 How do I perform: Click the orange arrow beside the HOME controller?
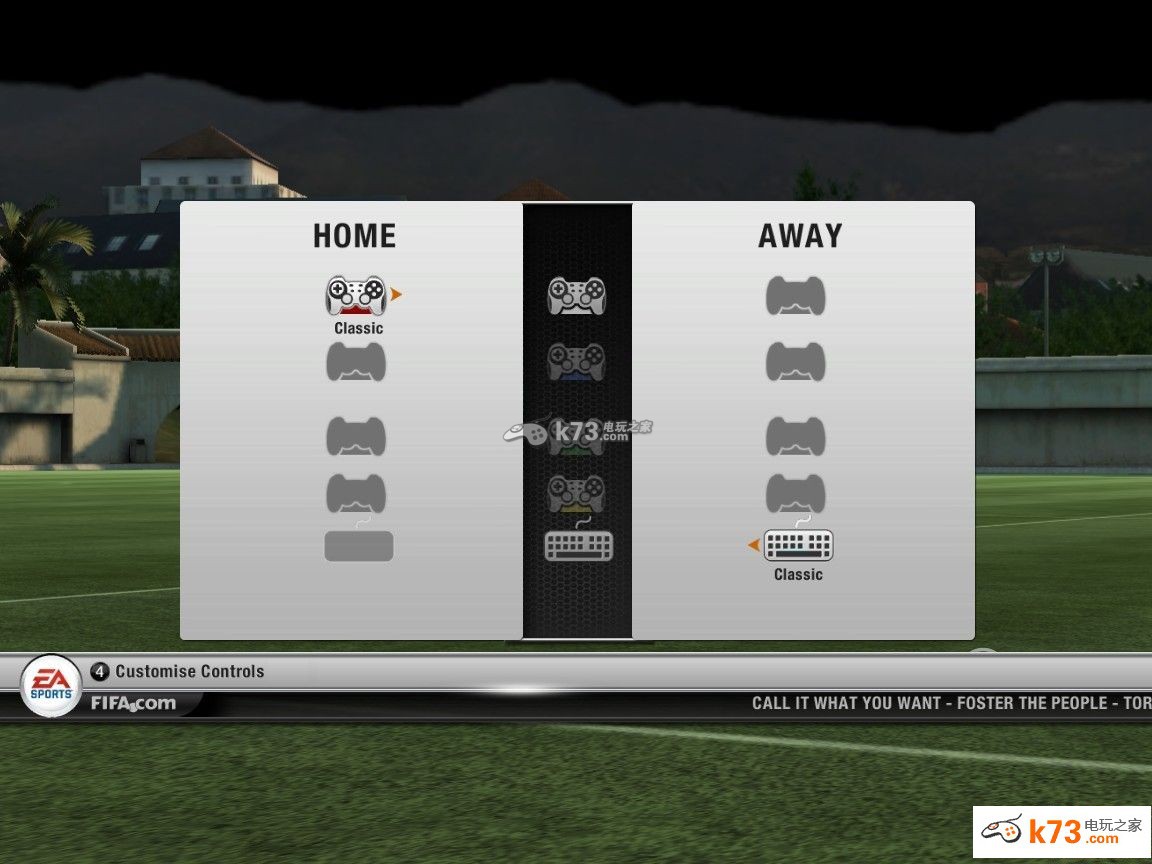pyautogui.click(x=396, y=295)
